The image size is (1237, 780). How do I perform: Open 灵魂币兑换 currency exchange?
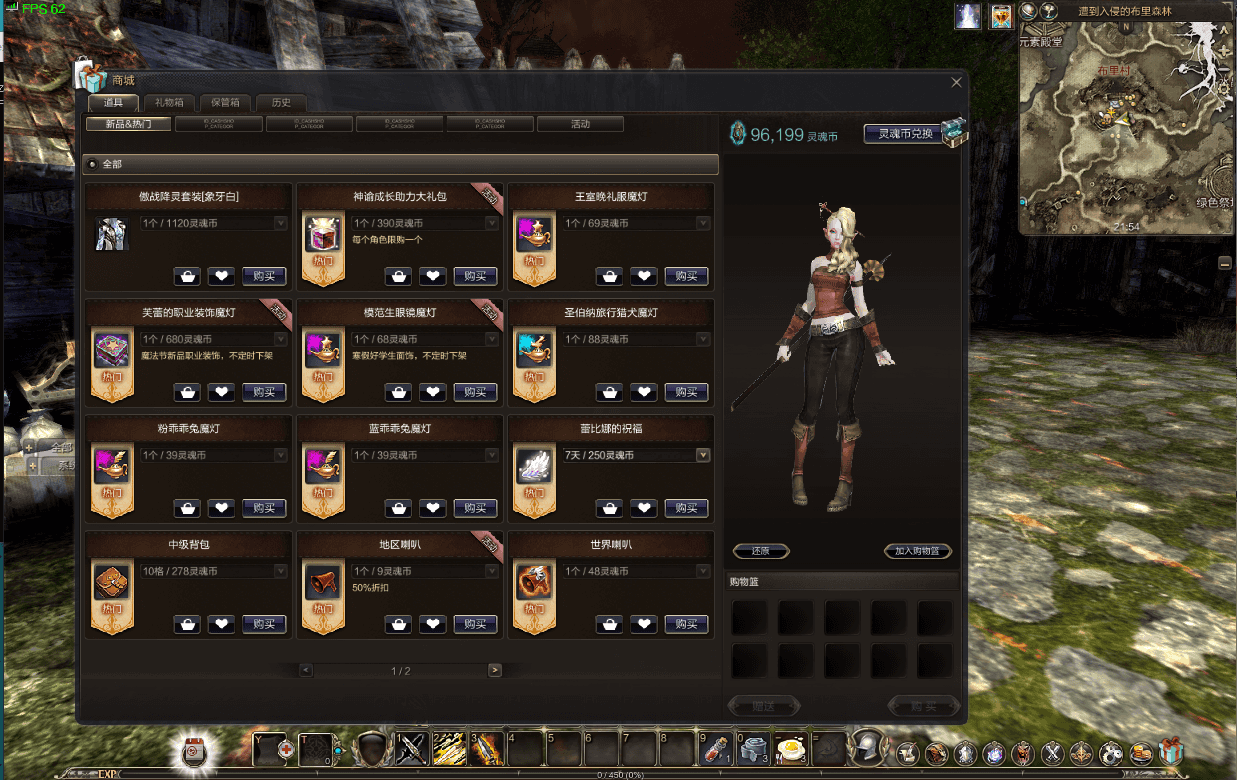pos(905,134)
